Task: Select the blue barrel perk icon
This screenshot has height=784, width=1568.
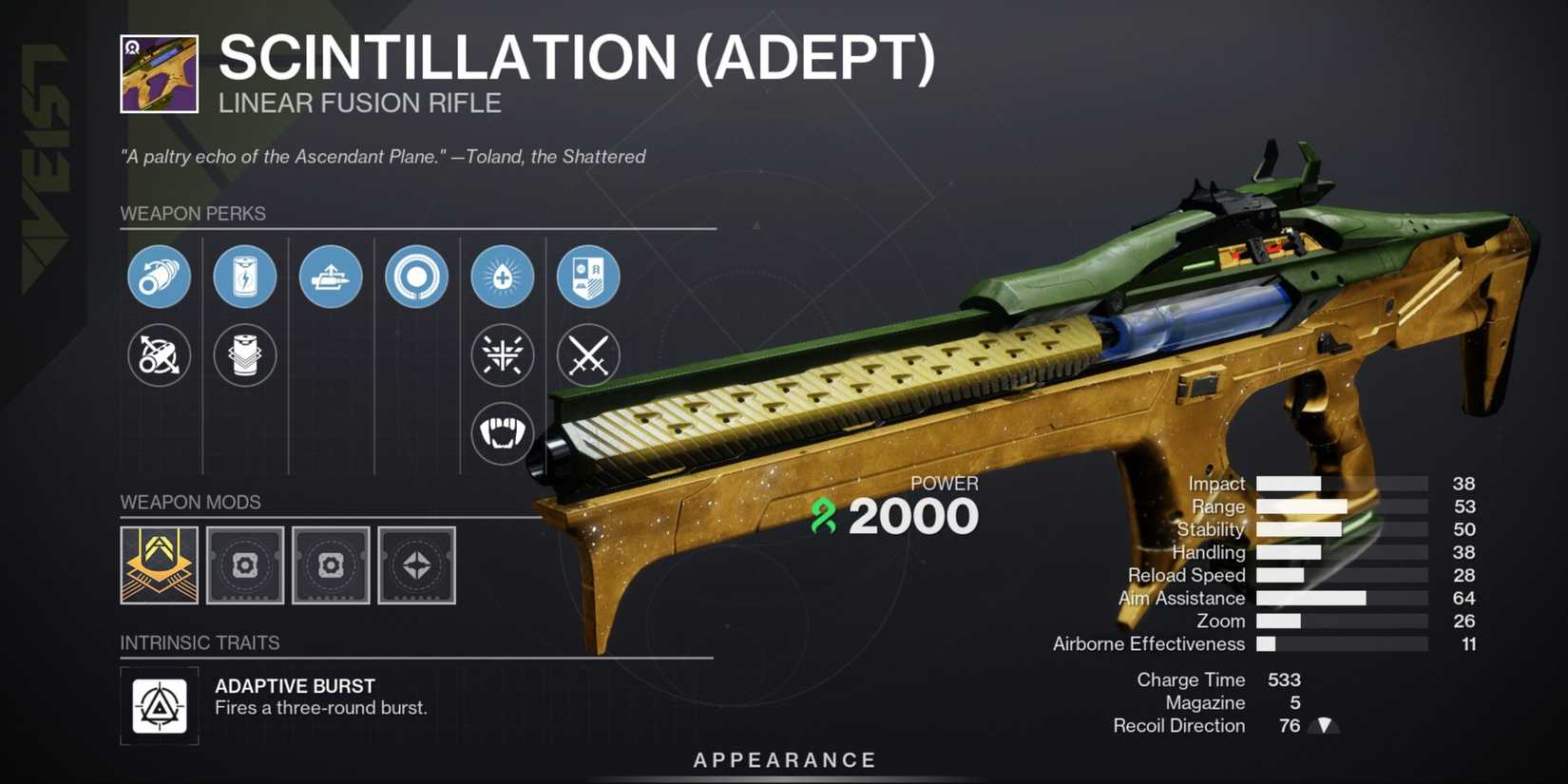Action: coord(160,277)
